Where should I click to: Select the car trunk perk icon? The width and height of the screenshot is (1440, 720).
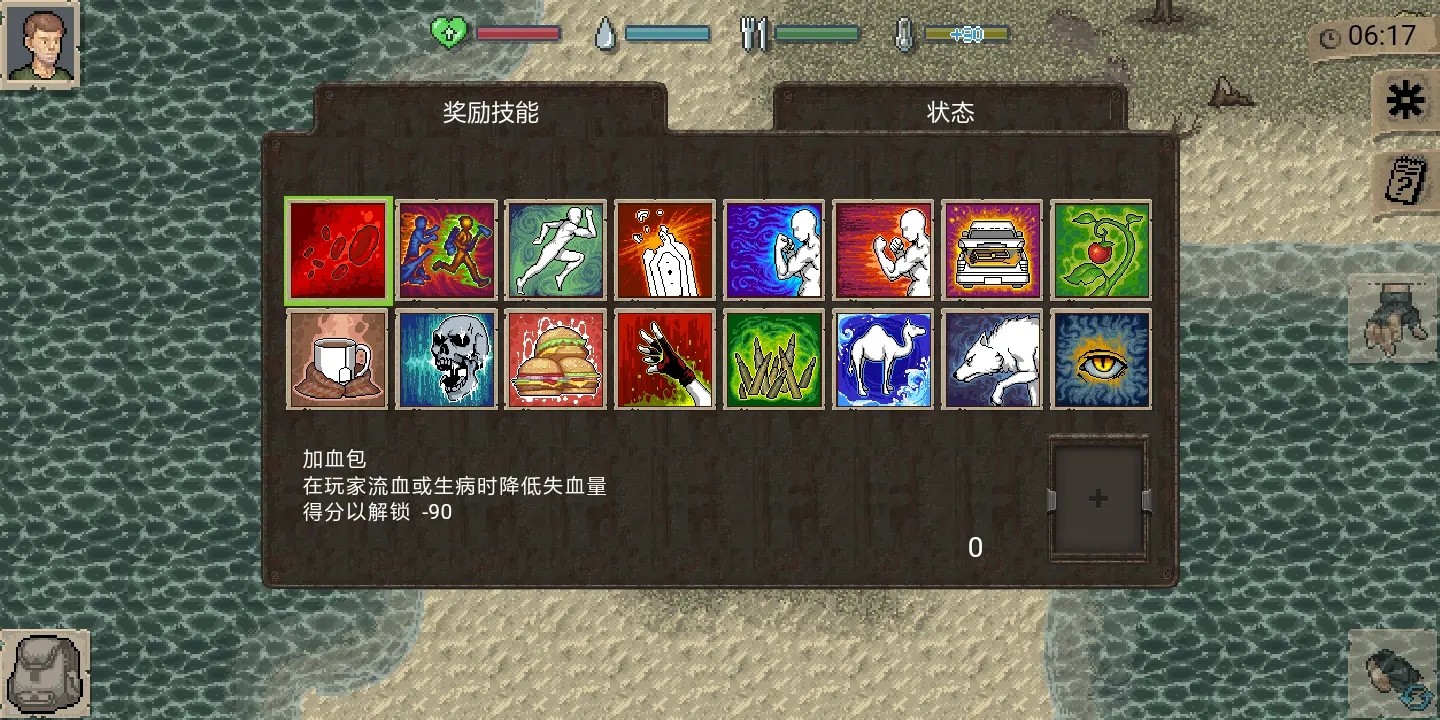click(x=992, y=250)
